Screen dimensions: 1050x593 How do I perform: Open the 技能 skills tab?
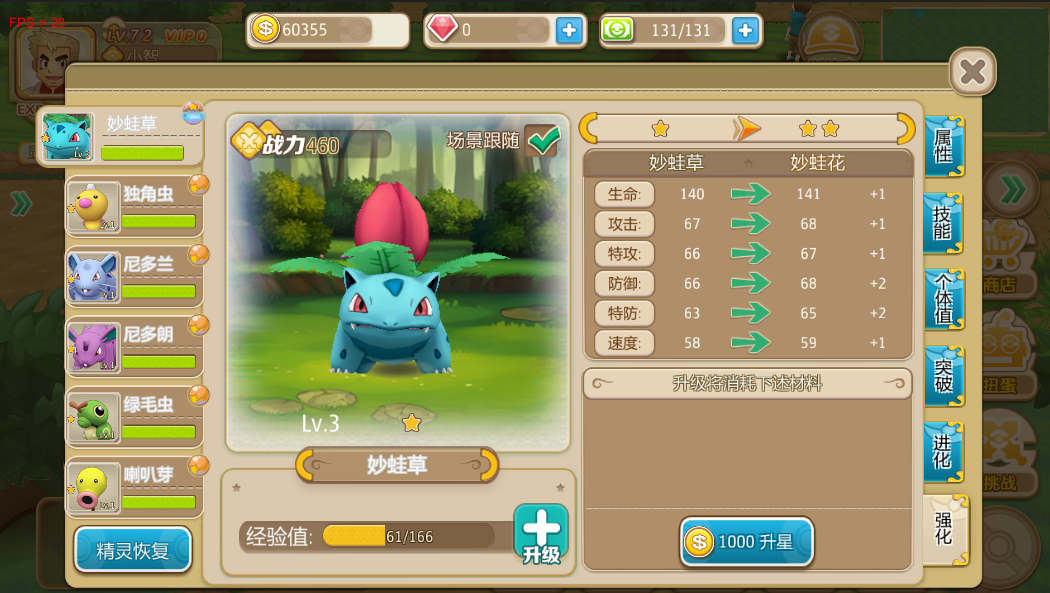pos(943,223)
